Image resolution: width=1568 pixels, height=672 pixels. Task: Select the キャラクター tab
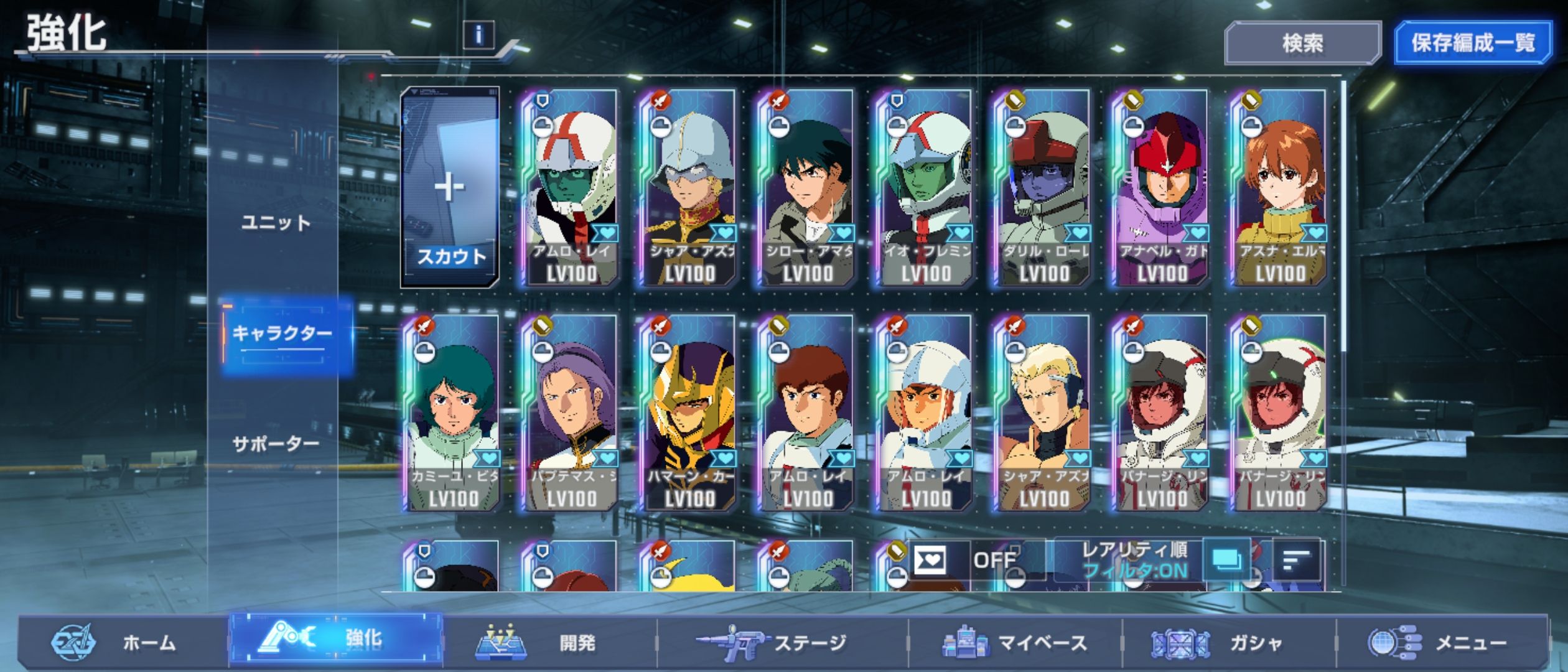pos(282,335)
